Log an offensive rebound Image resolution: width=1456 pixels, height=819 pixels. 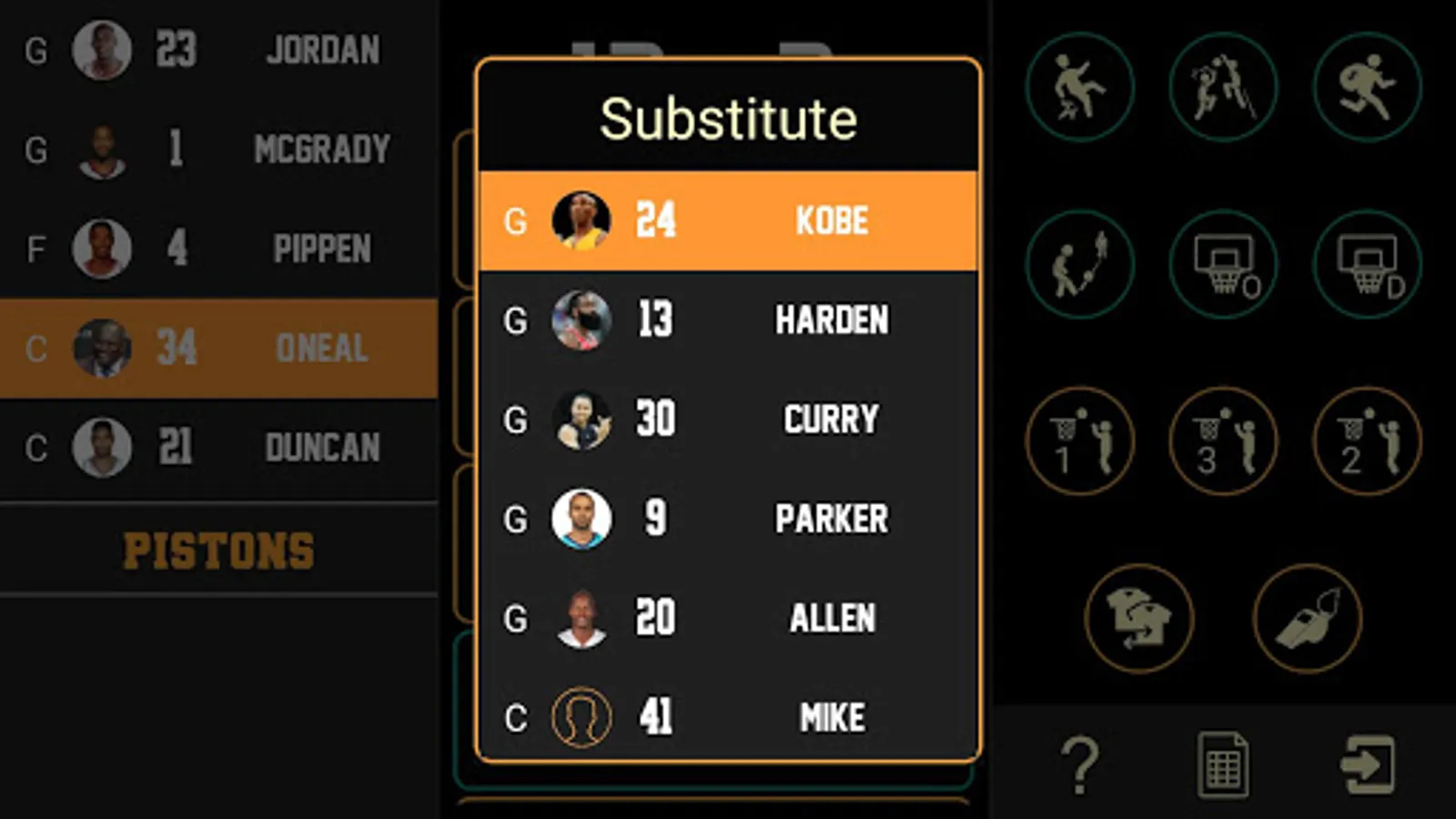(x=1223, y=264)
